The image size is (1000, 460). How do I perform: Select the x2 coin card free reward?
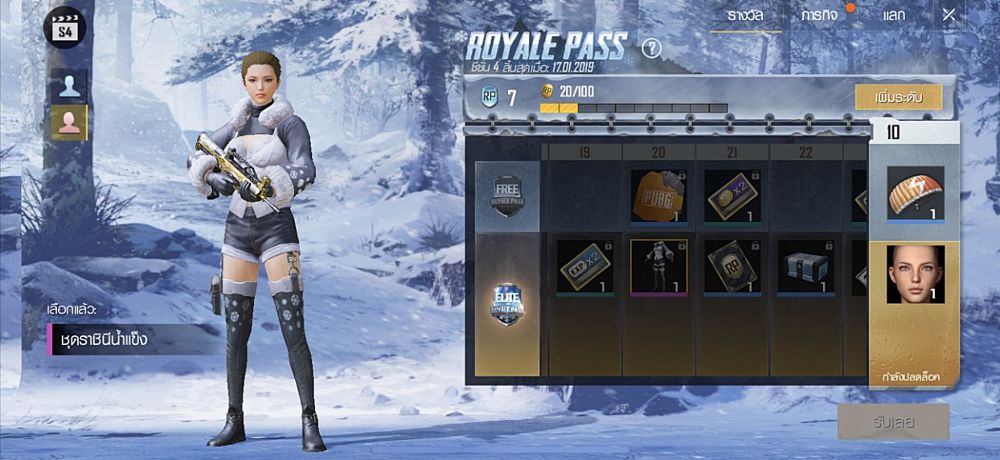(x=732, y=195)
